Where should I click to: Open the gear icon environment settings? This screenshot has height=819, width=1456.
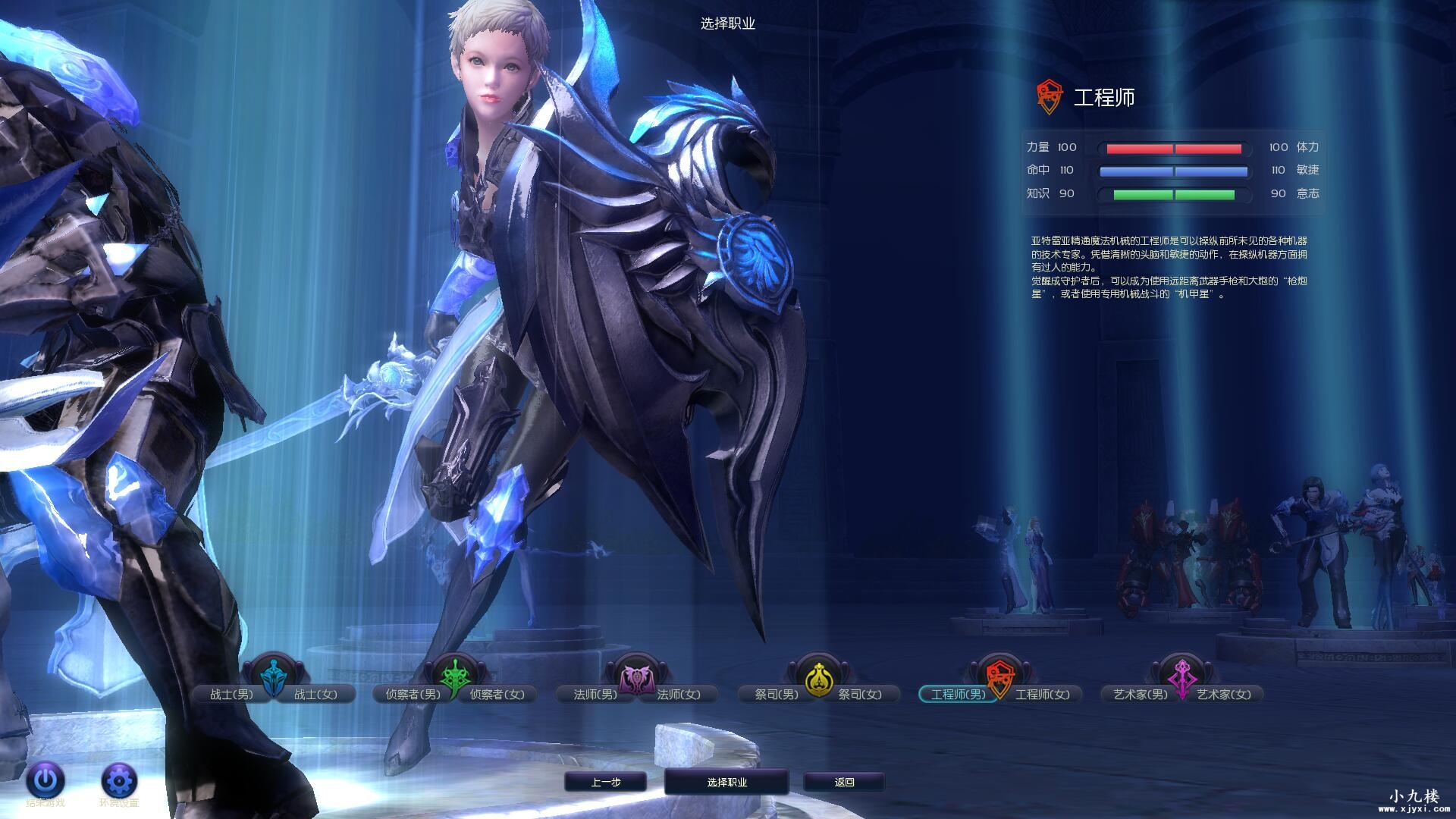point(119,780)
